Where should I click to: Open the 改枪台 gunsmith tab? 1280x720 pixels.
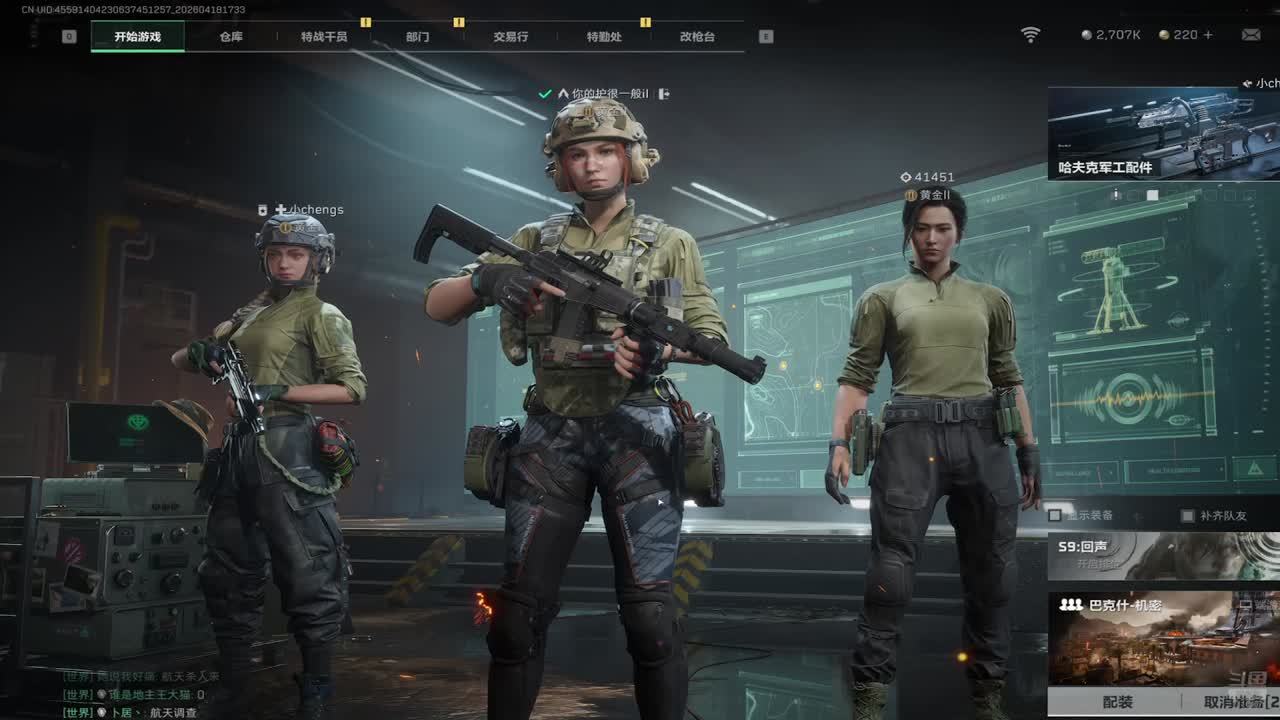[697, 37]
